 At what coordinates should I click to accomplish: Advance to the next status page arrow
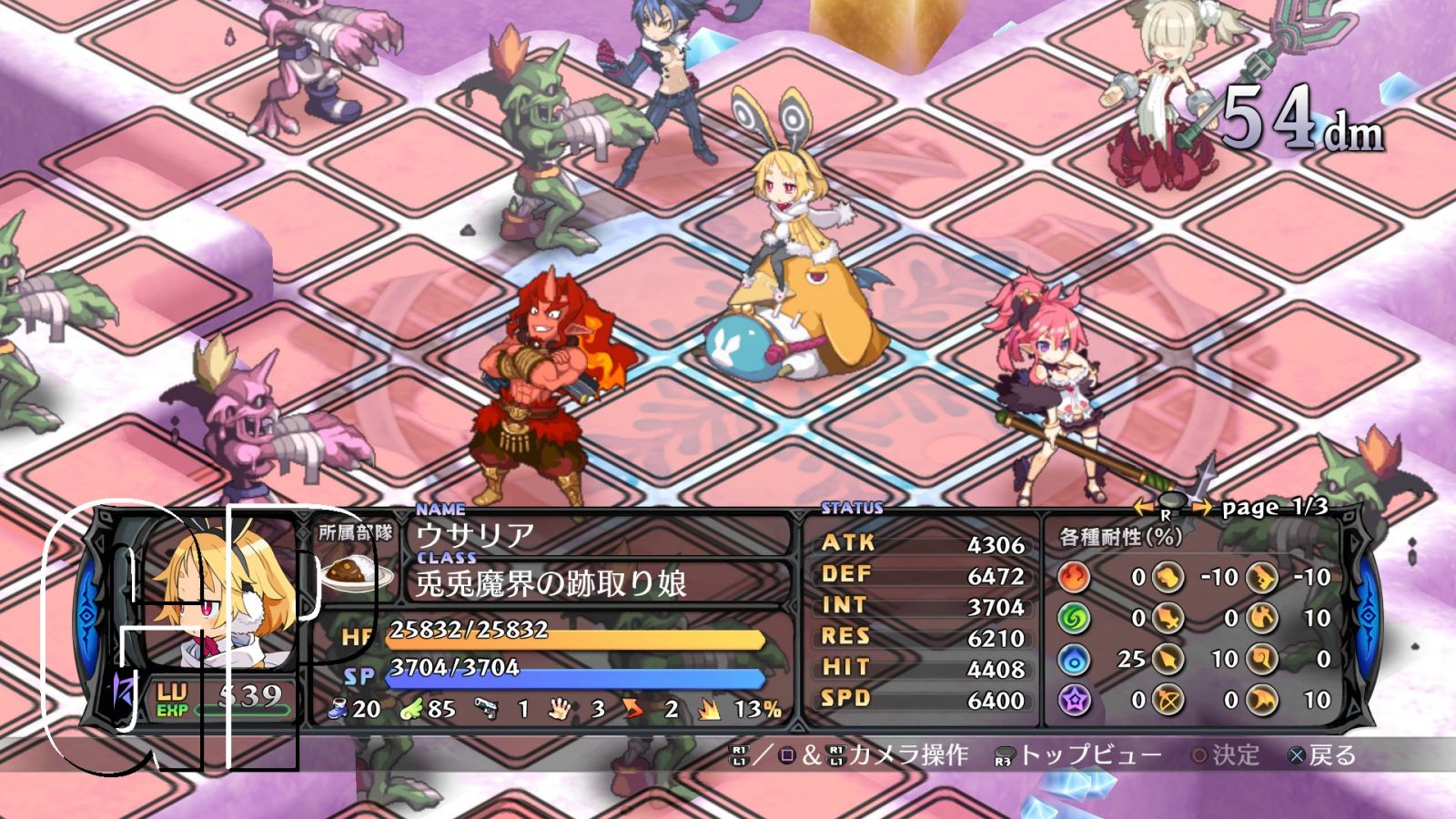point(1201,507)
